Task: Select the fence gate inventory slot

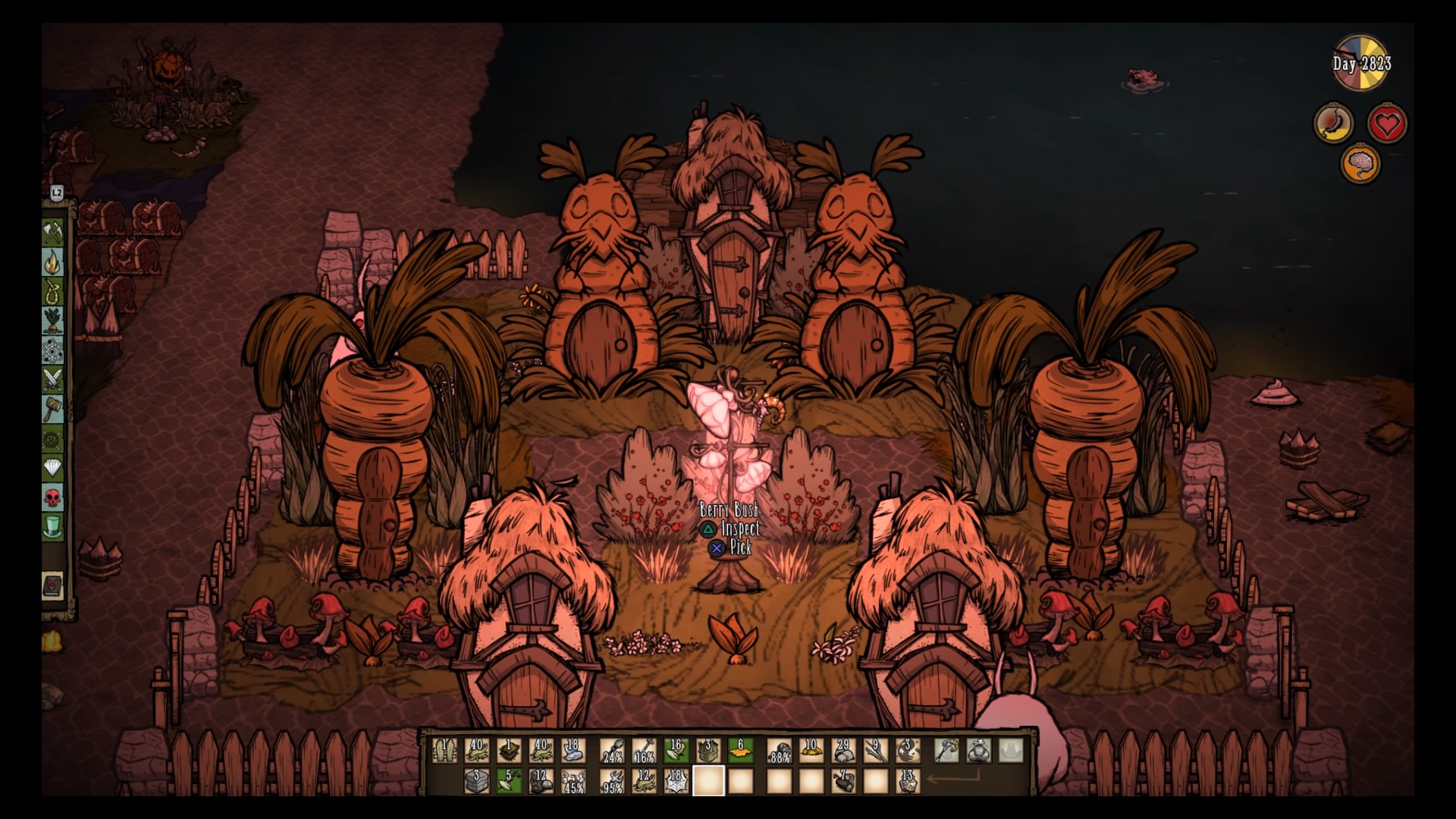Action: click(444, 750)
